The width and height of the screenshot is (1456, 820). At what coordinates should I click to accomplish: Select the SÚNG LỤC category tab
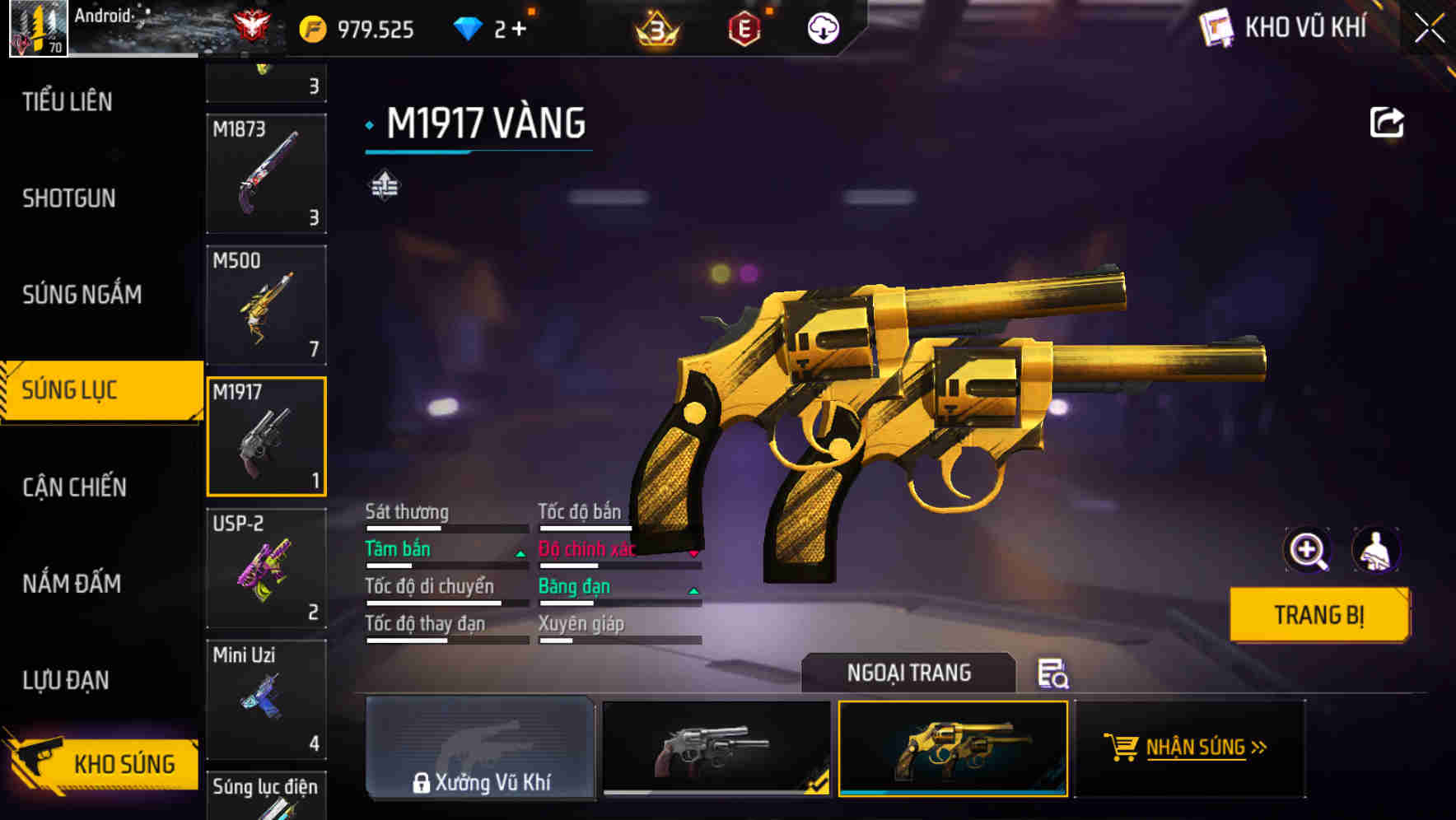coord(78,389)
